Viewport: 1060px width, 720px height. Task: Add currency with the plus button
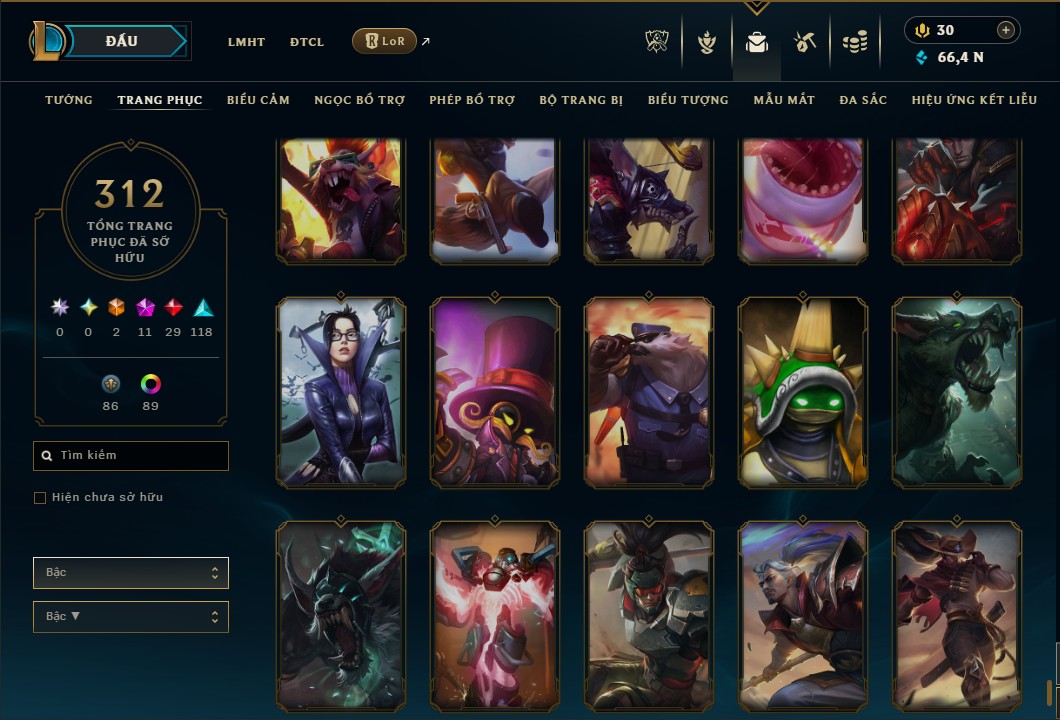point(1005,30)
